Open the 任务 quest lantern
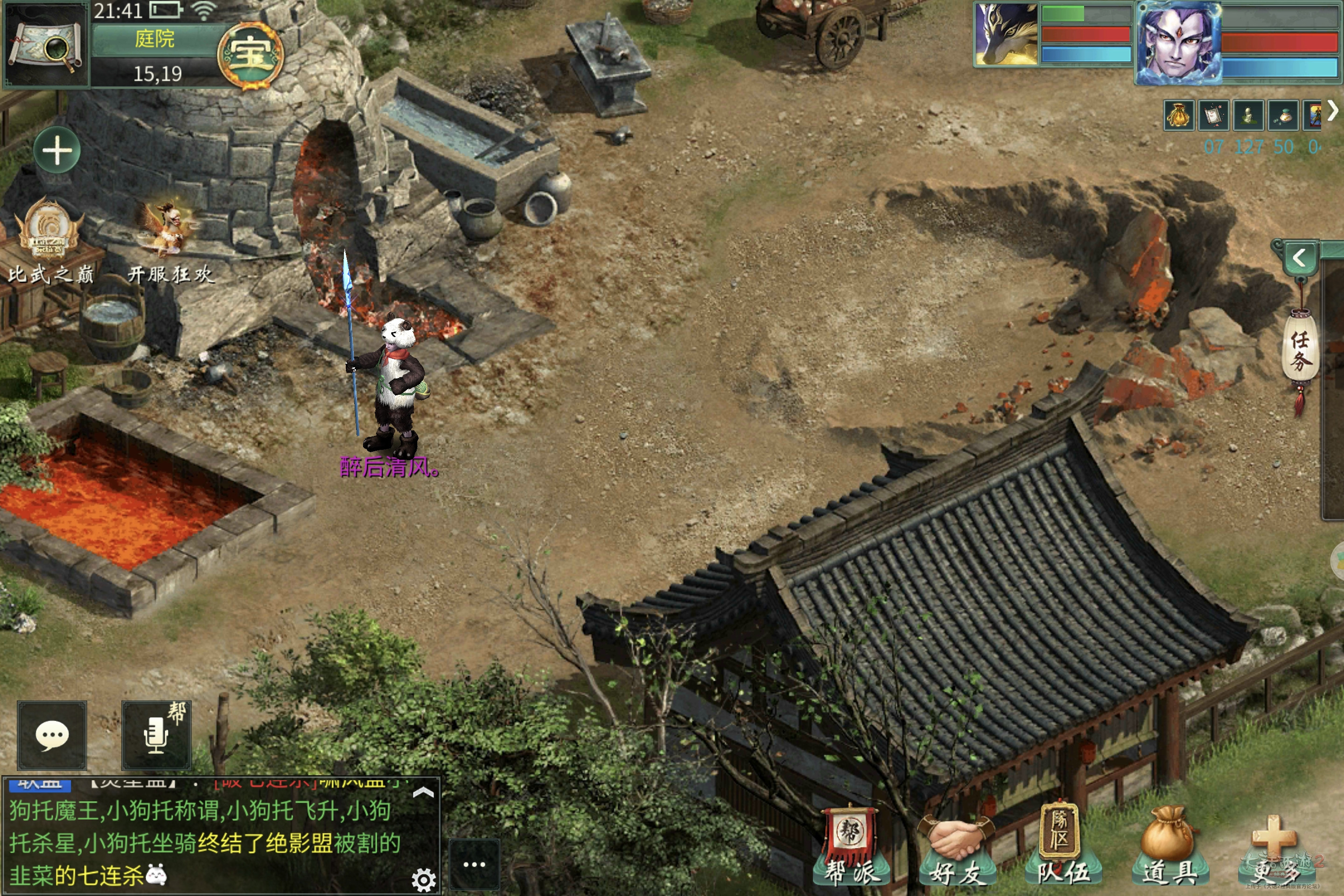Image resolution: width=1344 pixels, height=896 pixels. (1300, 350)
